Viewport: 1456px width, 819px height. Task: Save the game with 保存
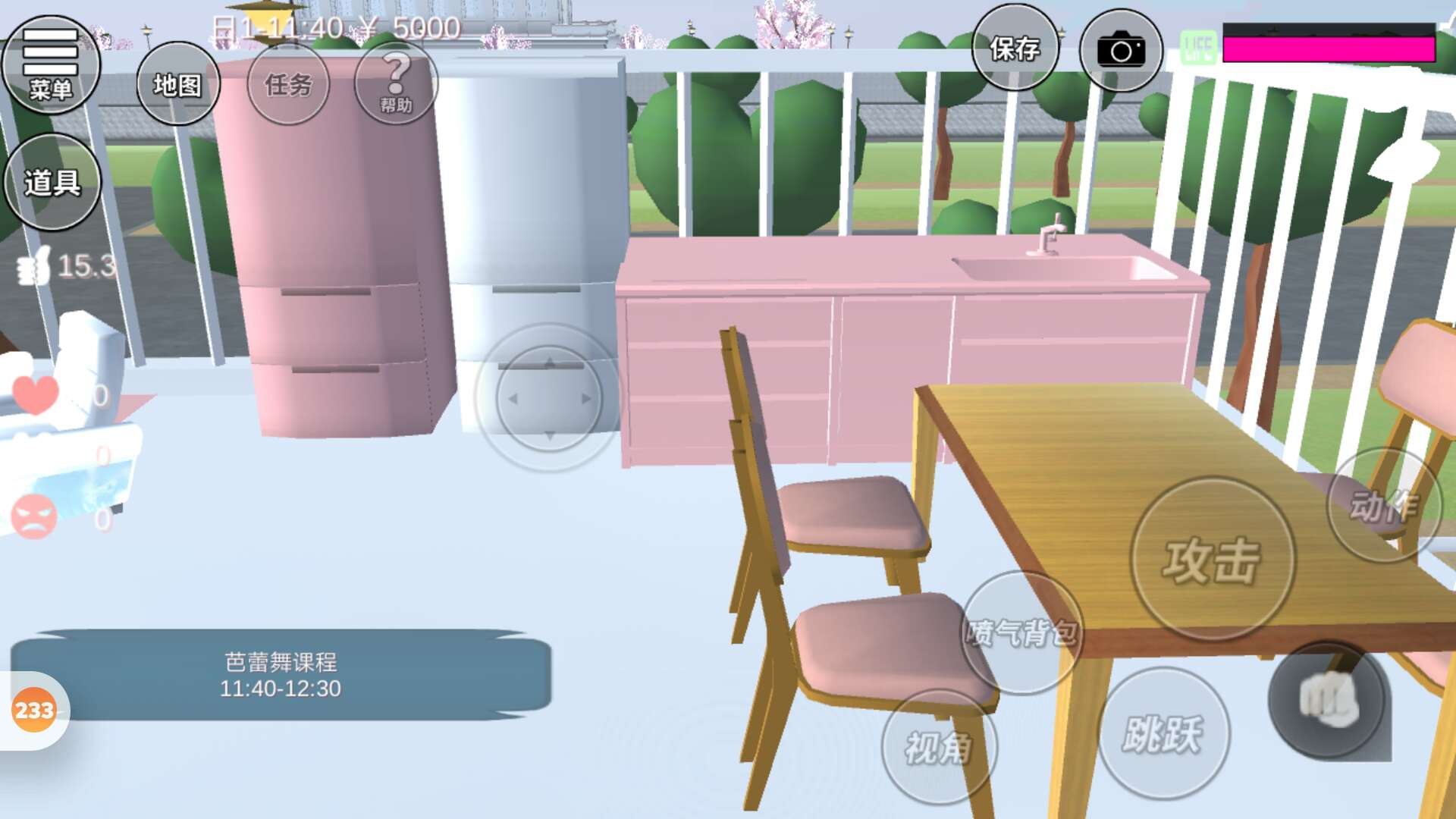[x=1015, y=49]
